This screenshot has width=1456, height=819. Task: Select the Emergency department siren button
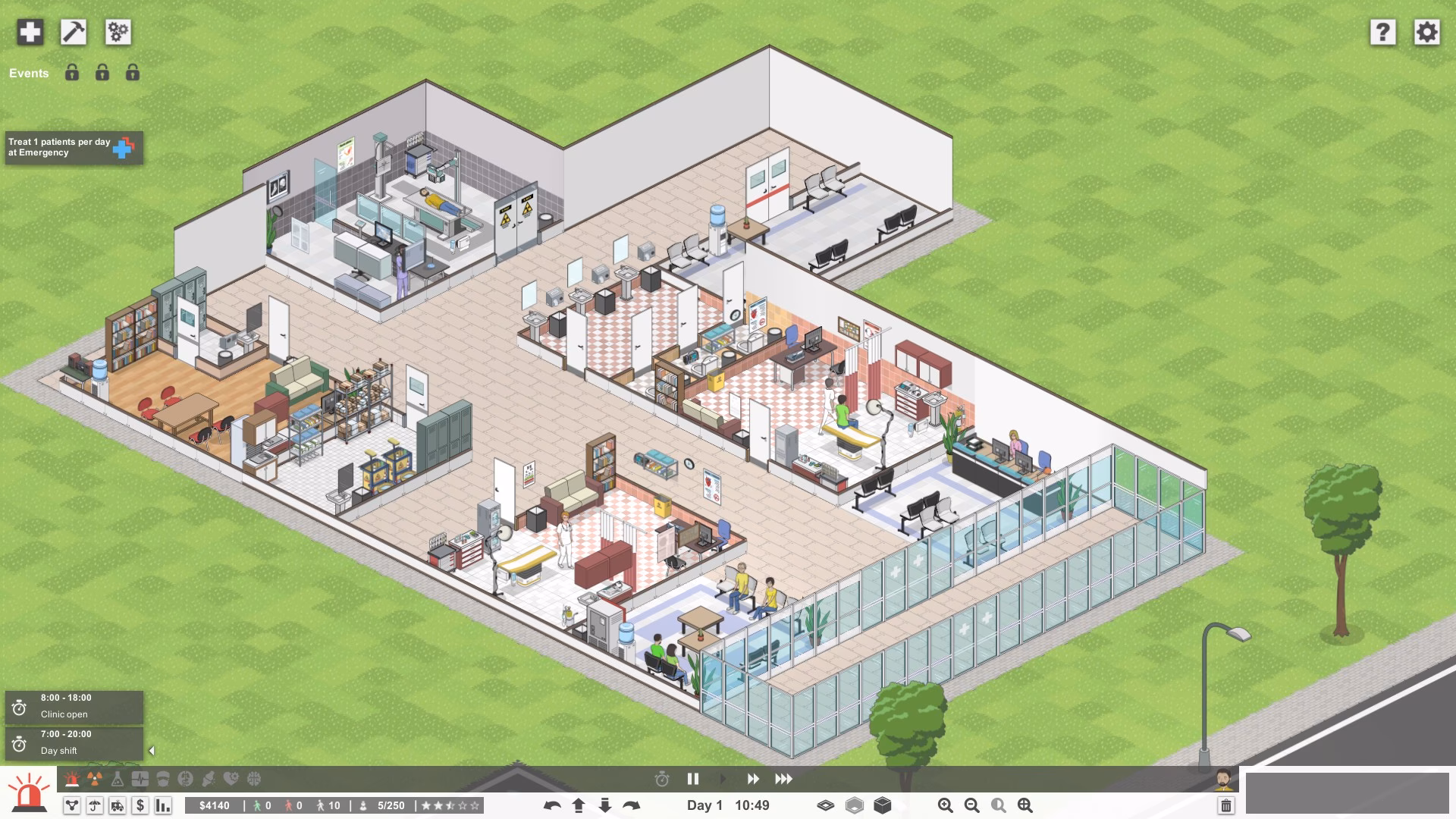point(29,792)
